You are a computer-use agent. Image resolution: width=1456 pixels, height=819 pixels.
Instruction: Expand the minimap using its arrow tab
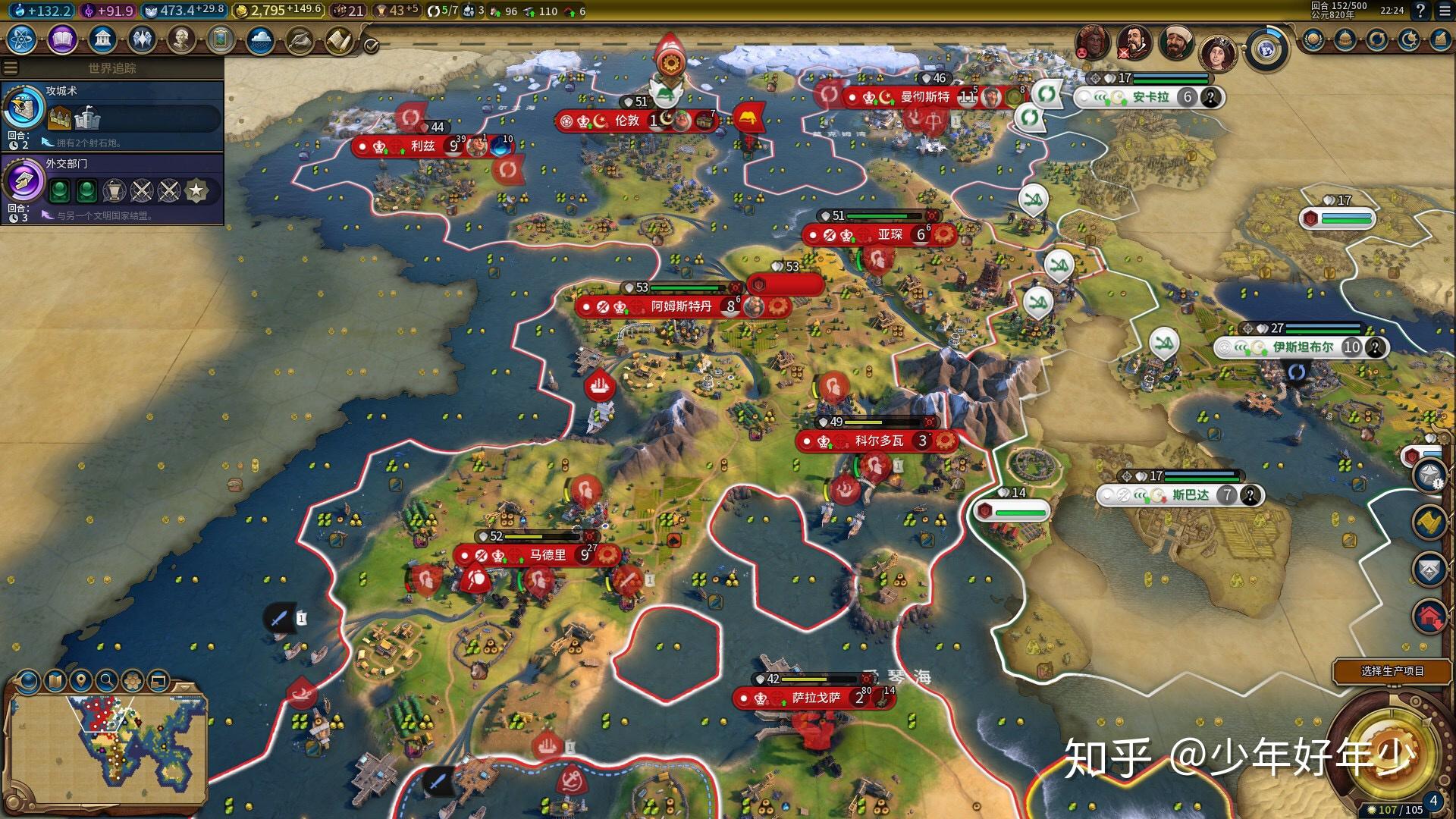(x=184, y=688)
